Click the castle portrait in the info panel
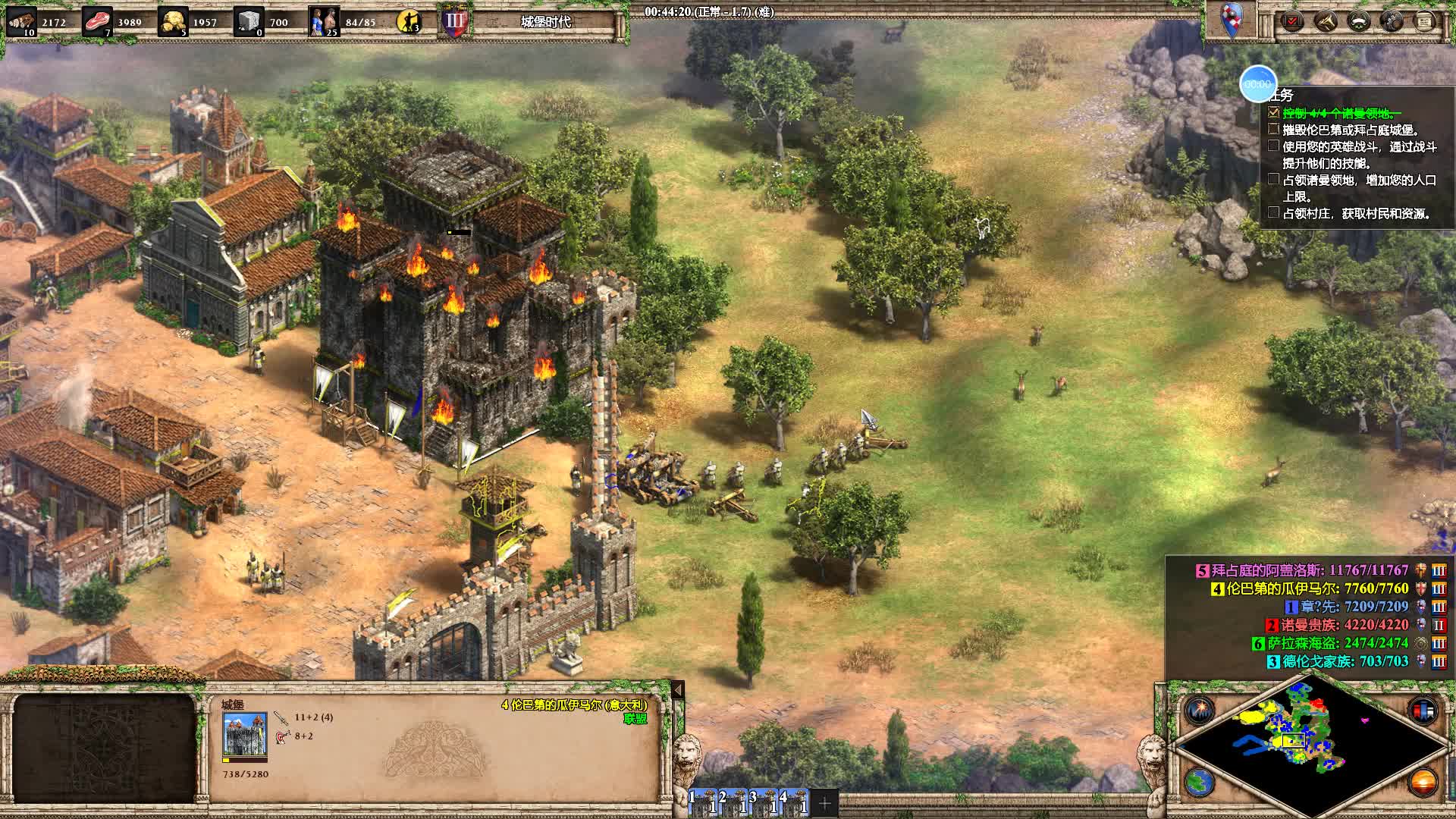Viewport: 1456px width, 819px height. [244, 734]
